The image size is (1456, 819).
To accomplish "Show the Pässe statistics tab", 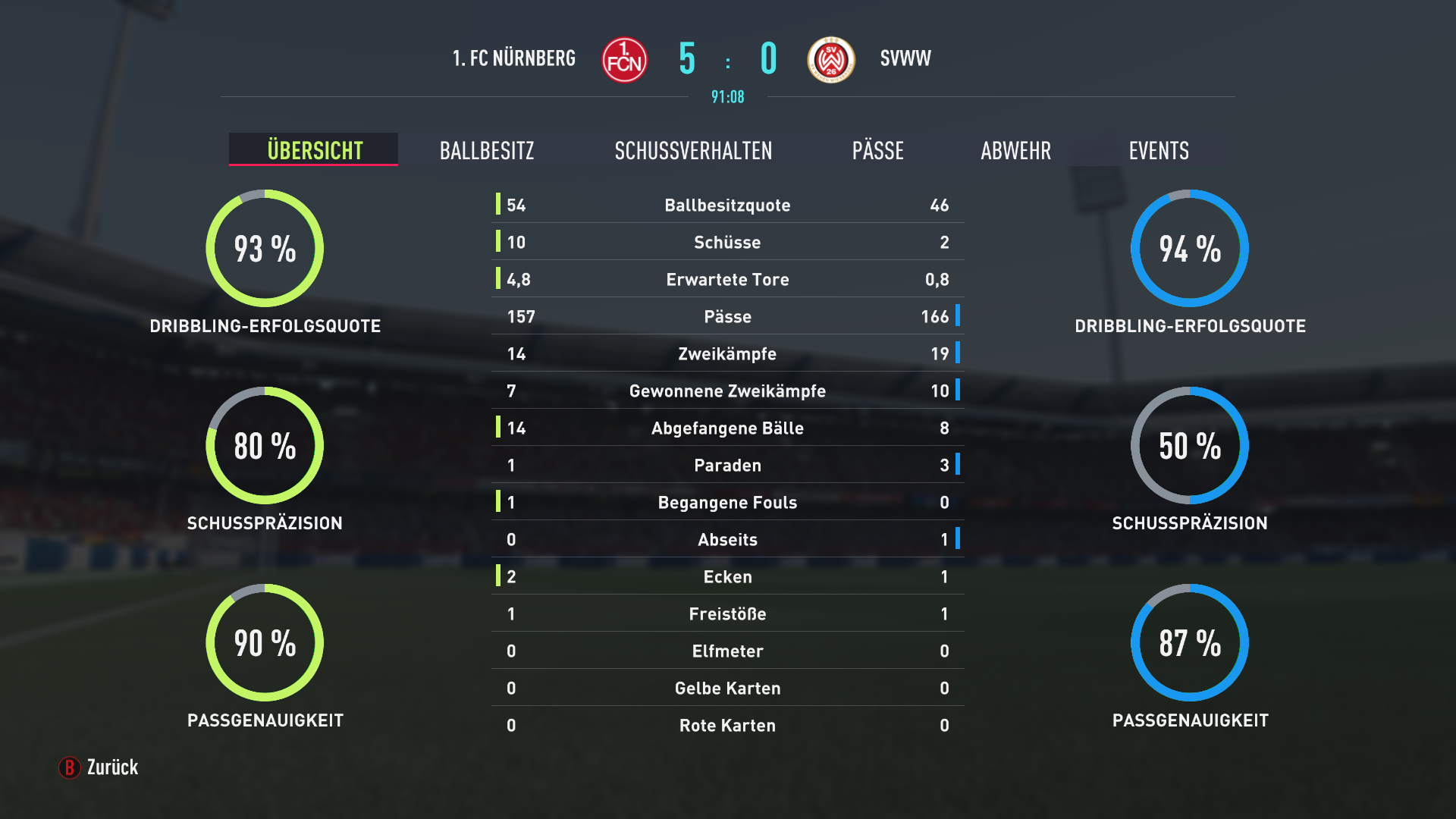I will tap(877, 150).
